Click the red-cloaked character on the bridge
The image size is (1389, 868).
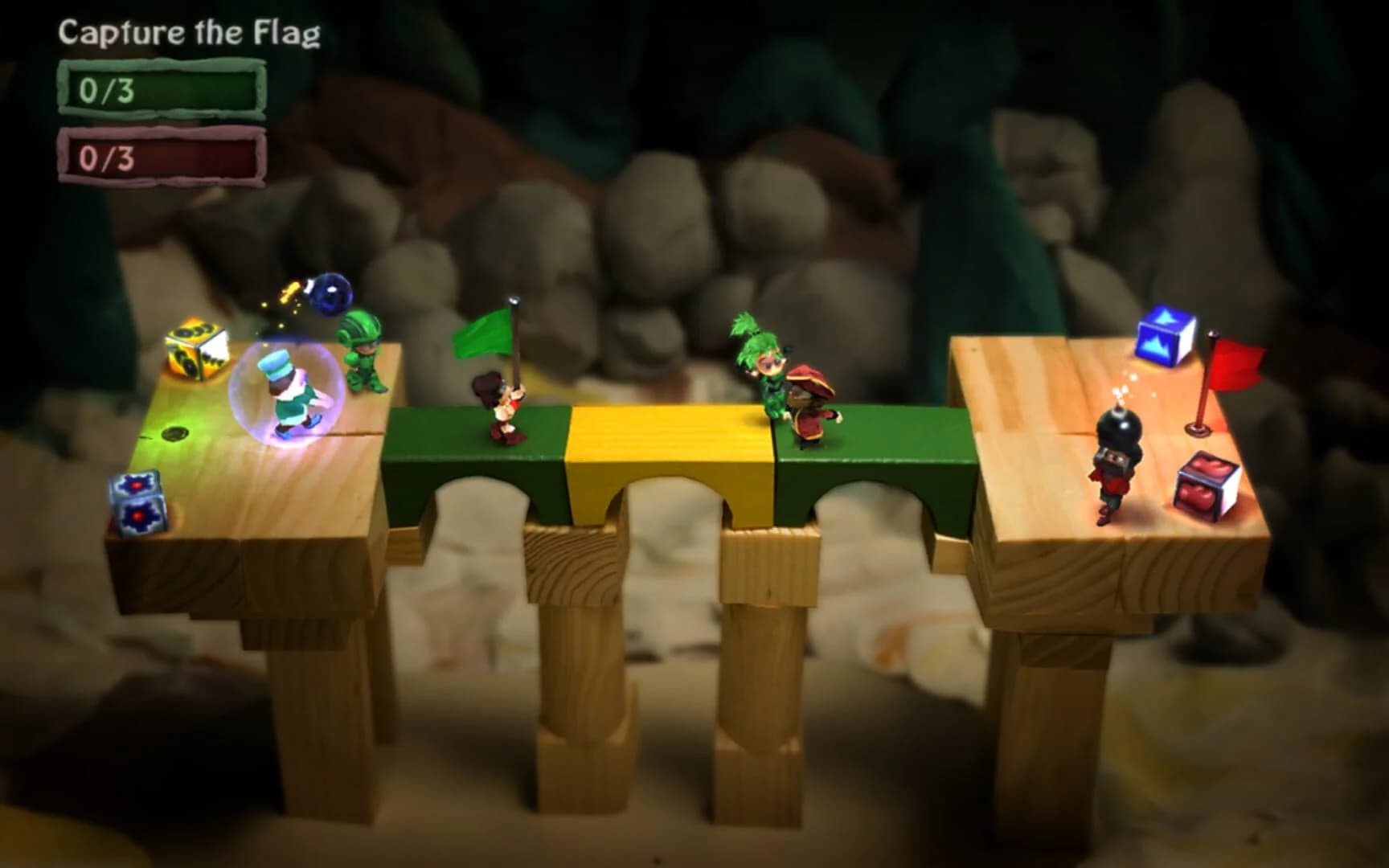pyautogui.click(x=809, y=402)
